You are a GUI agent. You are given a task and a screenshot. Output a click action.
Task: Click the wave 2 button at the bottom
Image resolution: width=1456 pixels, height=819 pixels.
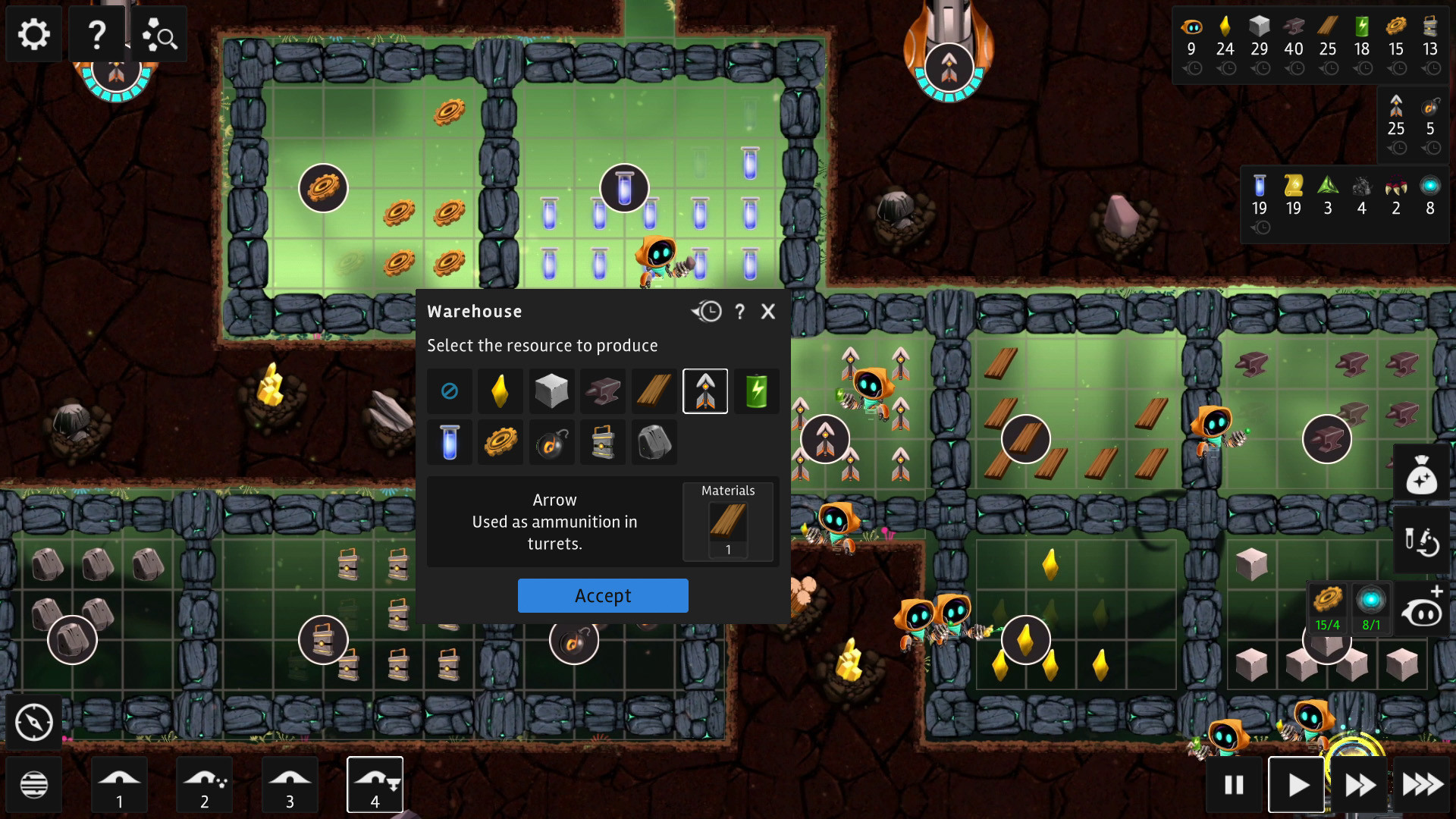pos(203,784)
